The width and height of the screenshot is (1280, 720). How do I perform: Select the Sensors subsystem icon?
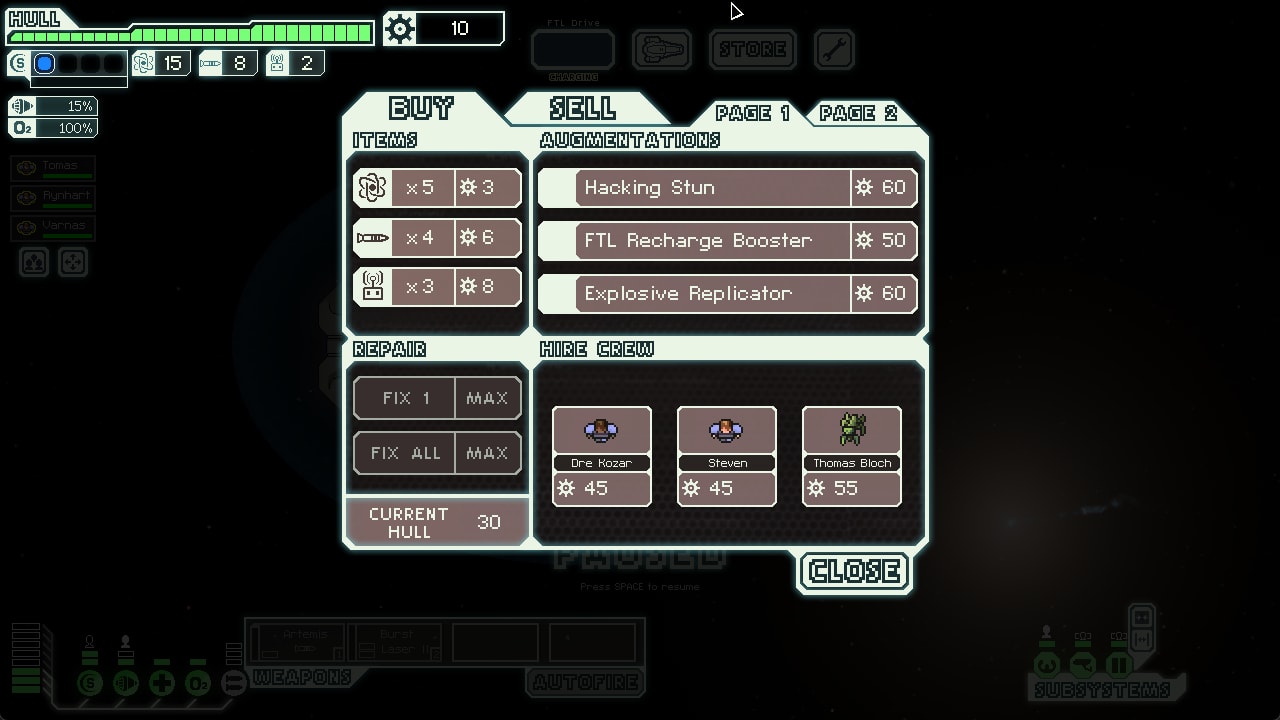coord(1083,664)
